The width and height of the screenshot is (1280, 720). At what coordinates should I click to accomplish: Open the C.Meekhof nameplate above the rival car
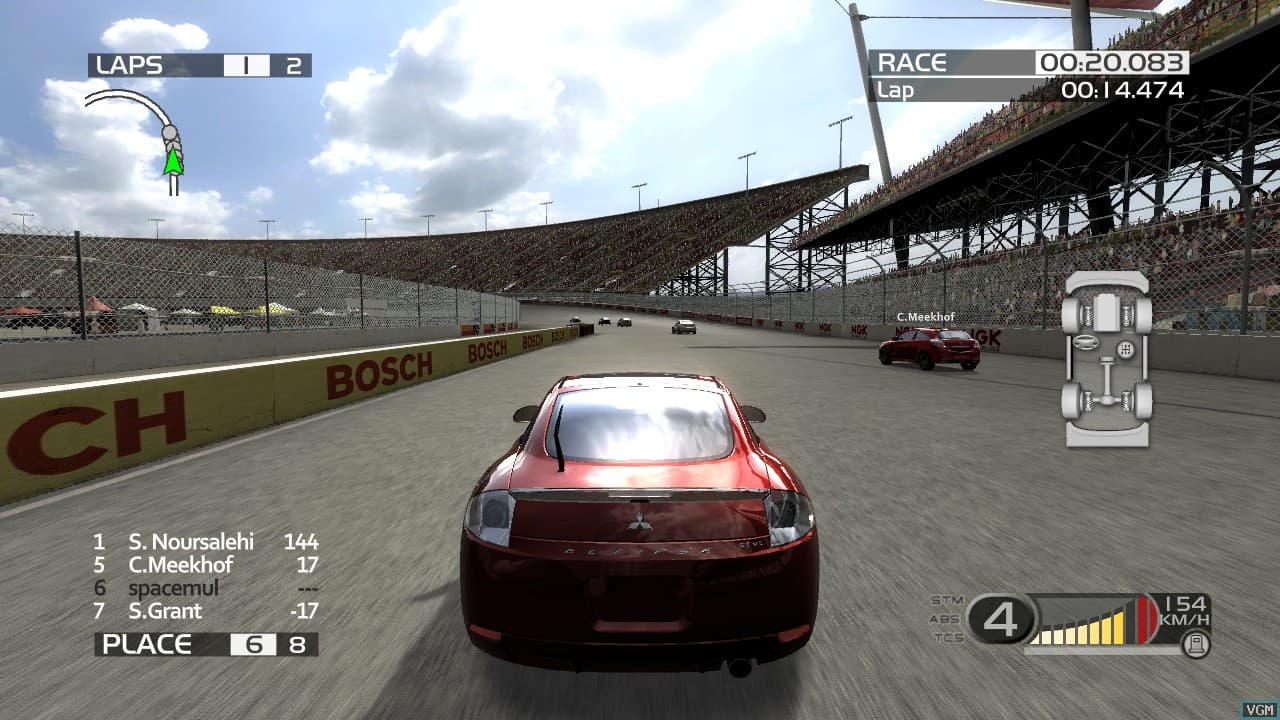925,316
